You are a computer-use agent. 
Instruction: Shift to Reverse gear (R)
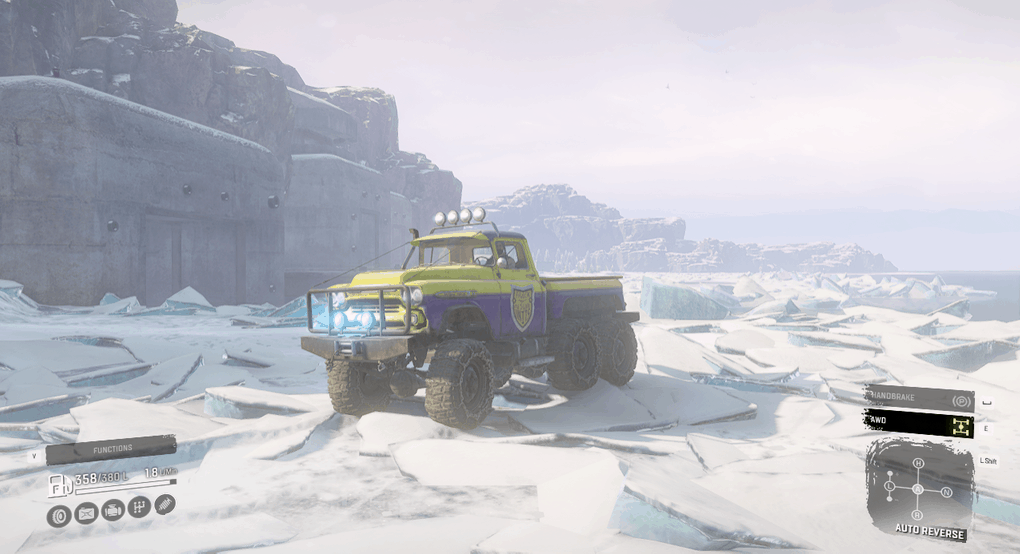pyautogui.click(x=918, y=516)
